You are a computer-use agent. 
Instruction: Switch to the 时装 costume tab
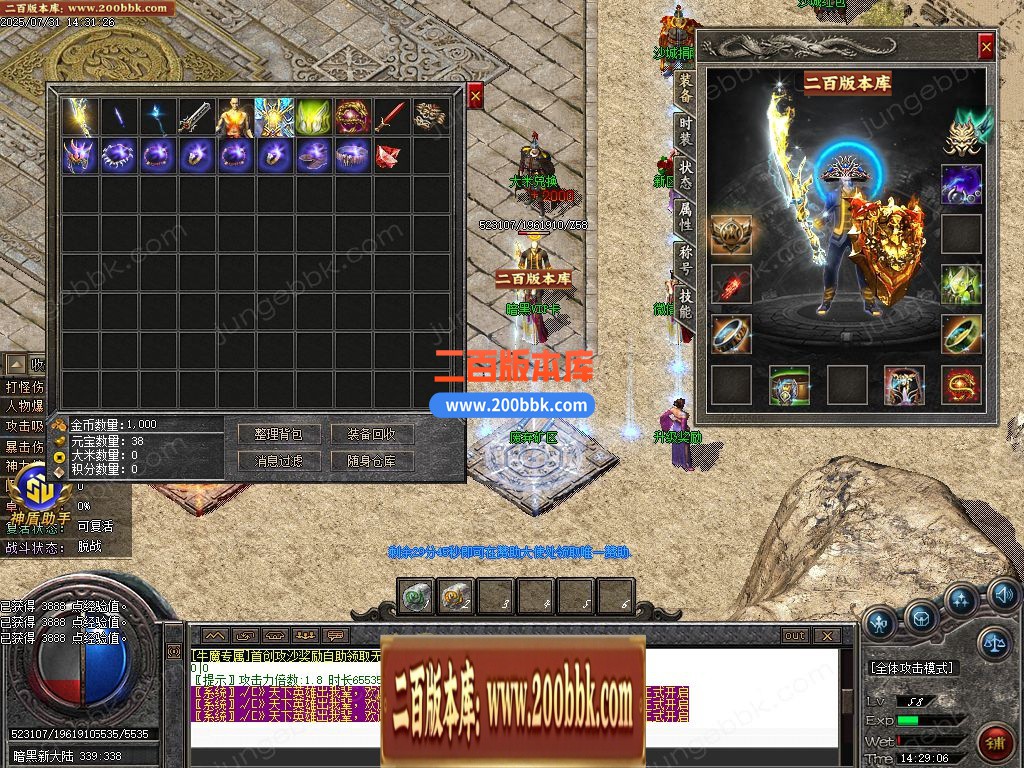685,130
